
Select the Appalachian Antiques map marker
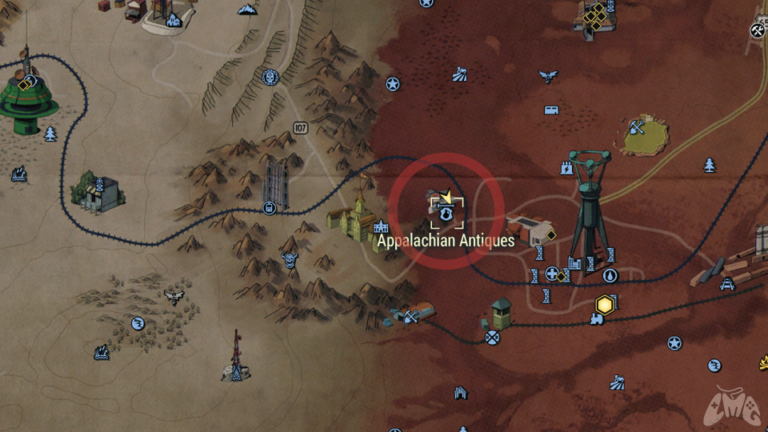[x=447, y=212]
